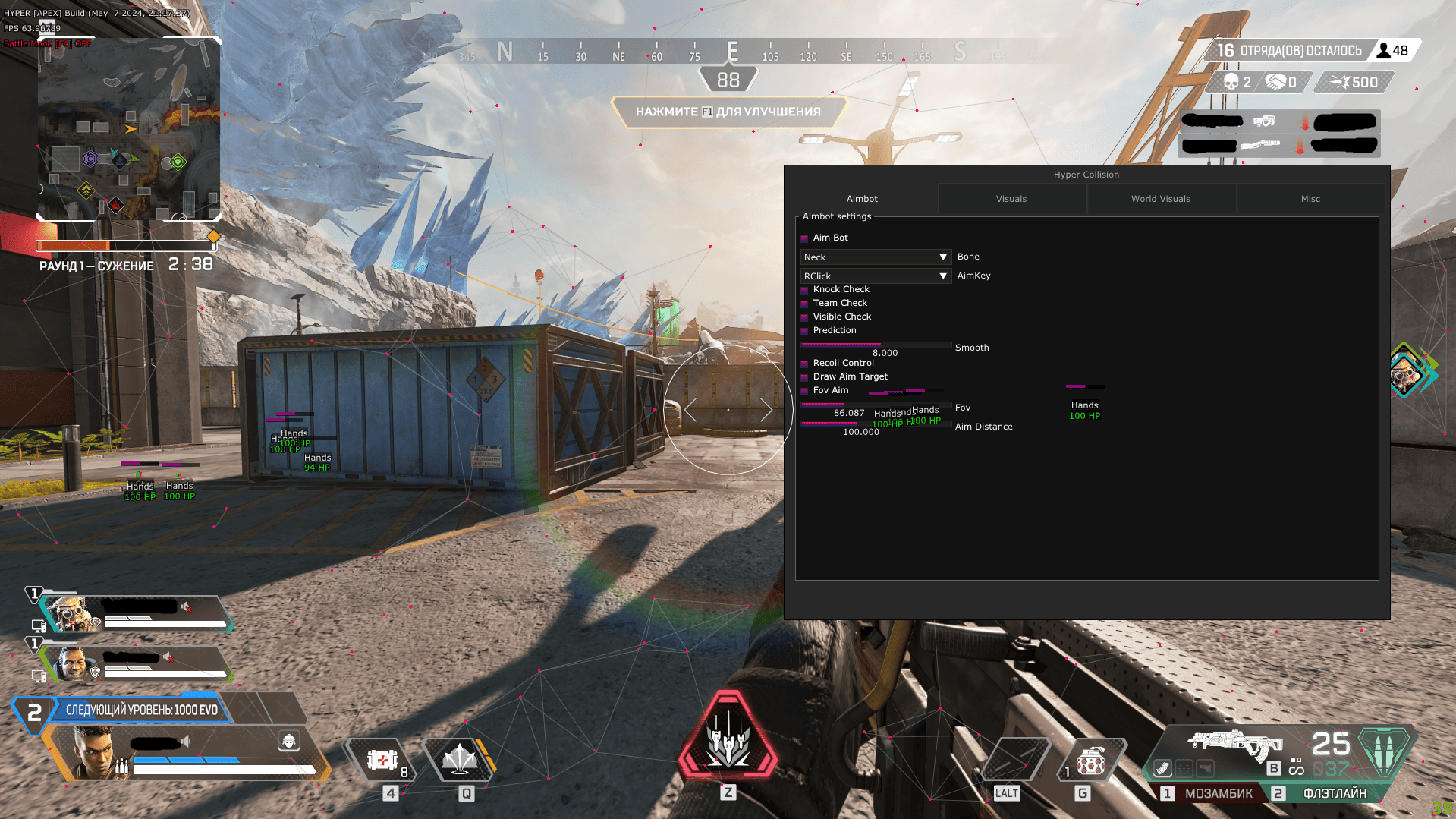Viewport: 1456px width, 819px height.
Task: Open the Bone dropdown set to Neck
Action: (875, 257)
